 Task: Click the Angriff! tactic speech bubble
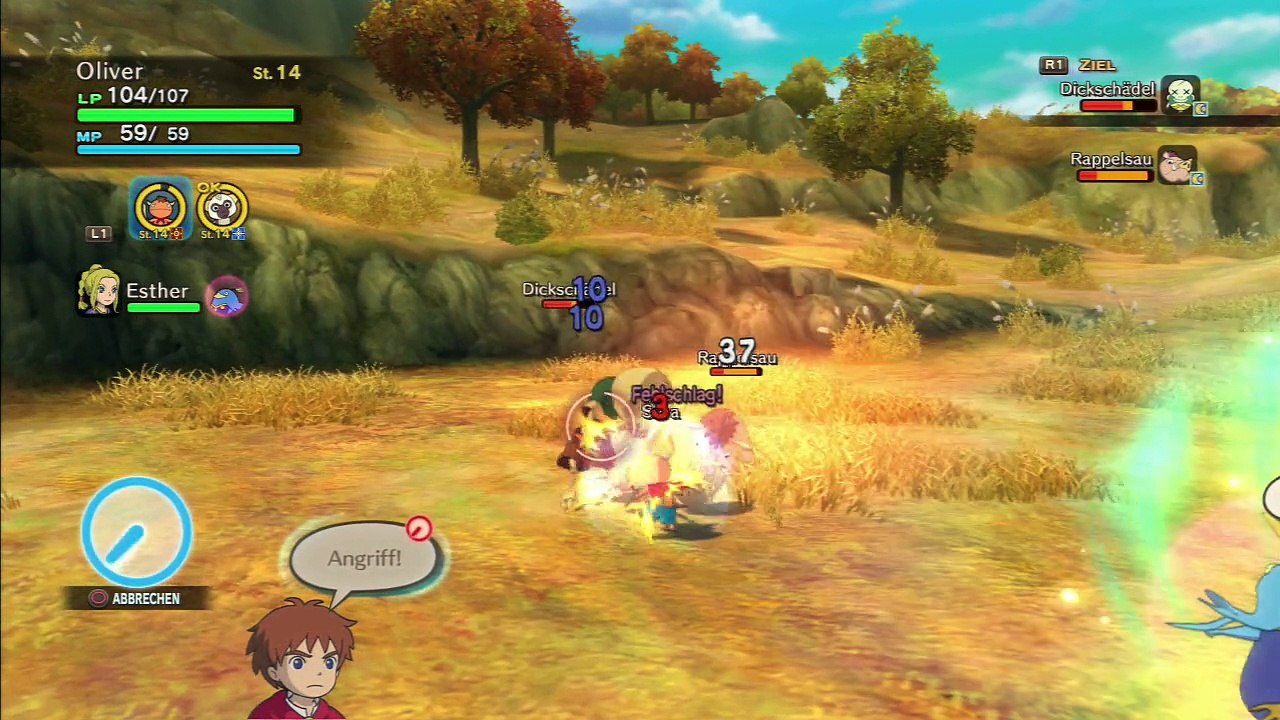tap(364, 558)
